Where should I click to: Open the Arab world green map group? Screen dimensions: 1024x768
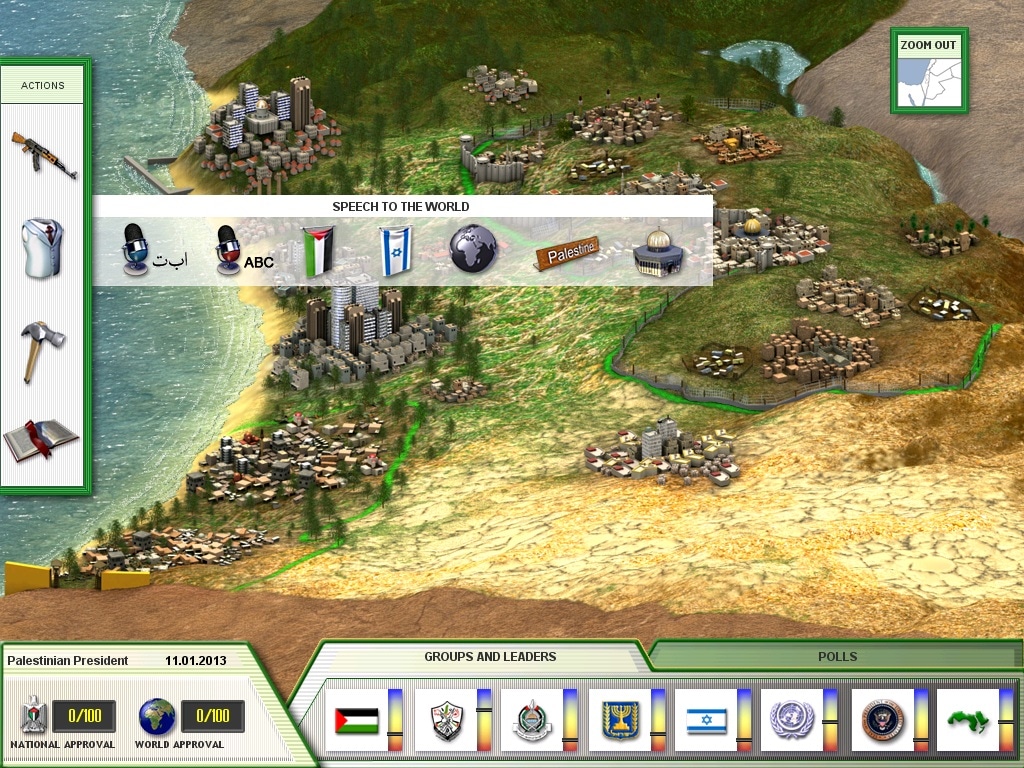coord(969,719)
